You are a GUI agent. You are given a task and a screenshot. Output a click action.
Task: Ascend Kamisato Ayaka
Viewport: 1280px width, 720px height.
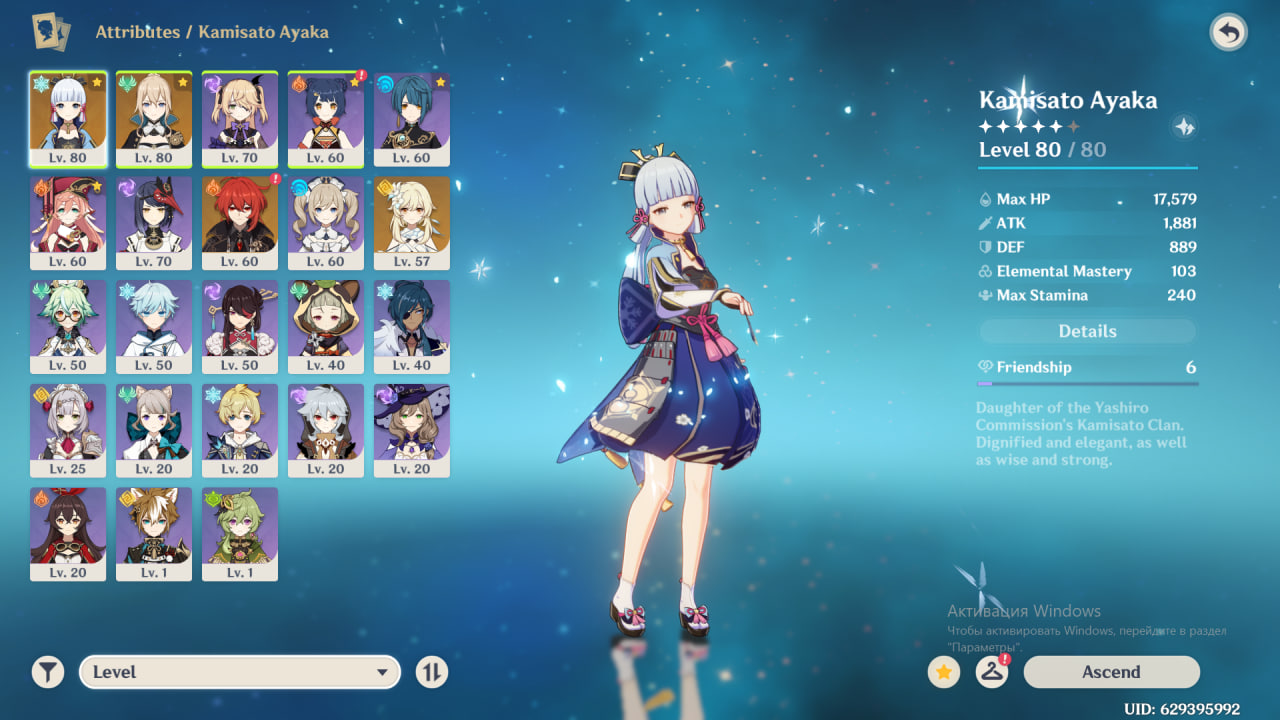point(1111,672)
